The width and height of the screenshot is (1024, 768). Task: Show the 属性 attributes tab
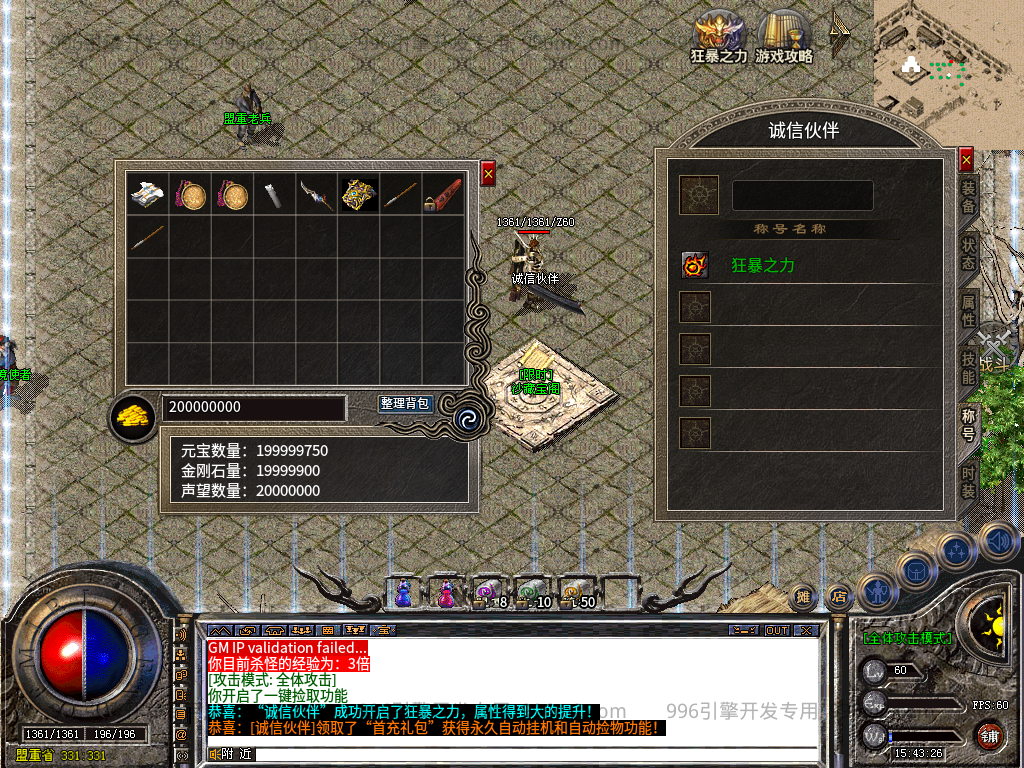coord(968,311)
